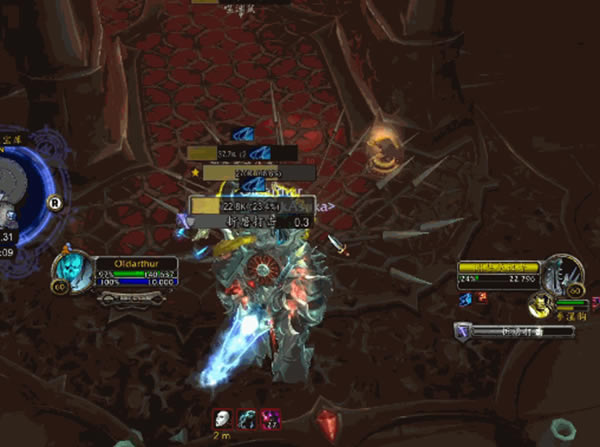Click the blue-haired figure debuff icon
The width and height of the screenshot is (600, 447).
click(x=246, y=418)
